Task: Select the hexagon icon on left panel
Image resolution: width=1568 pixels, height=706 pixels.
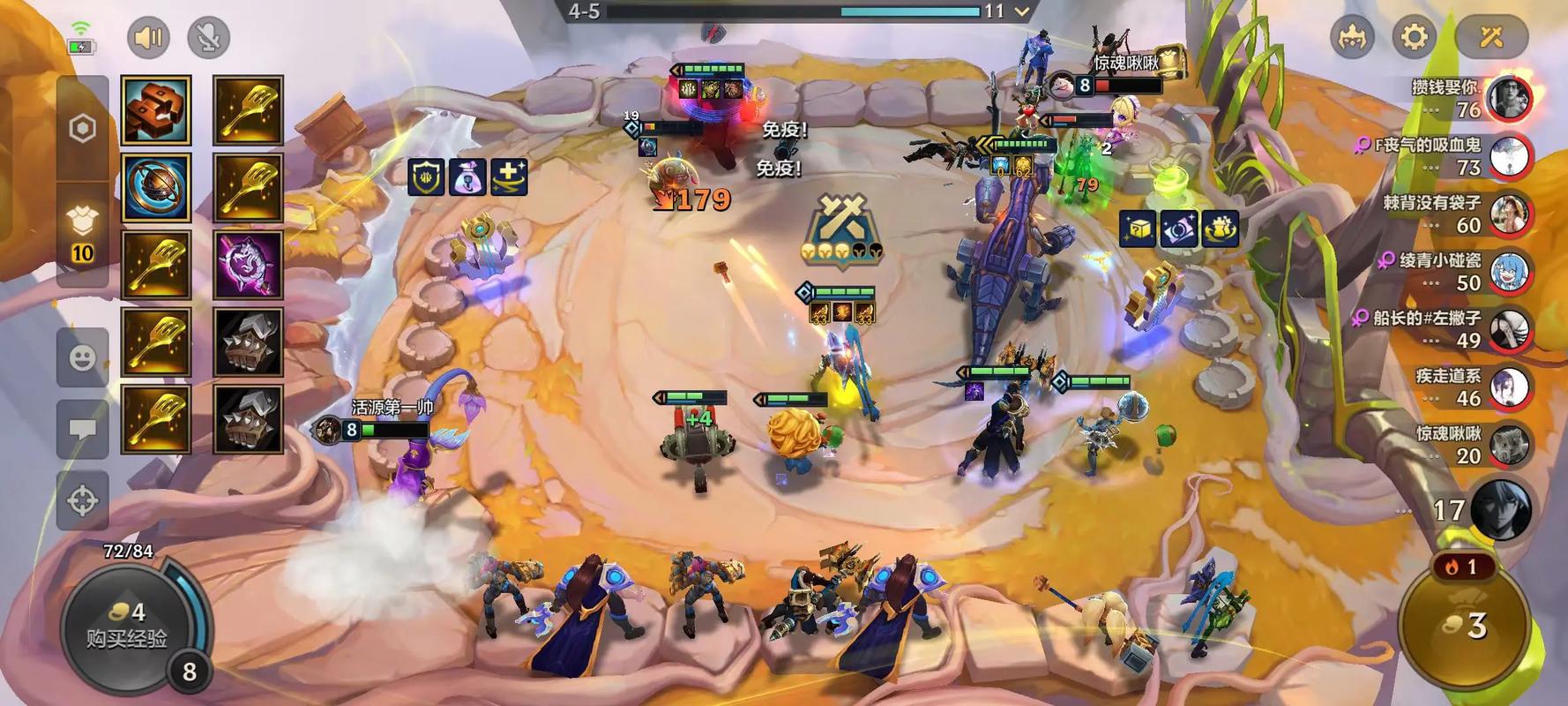Action: click(x=83, y=129)
